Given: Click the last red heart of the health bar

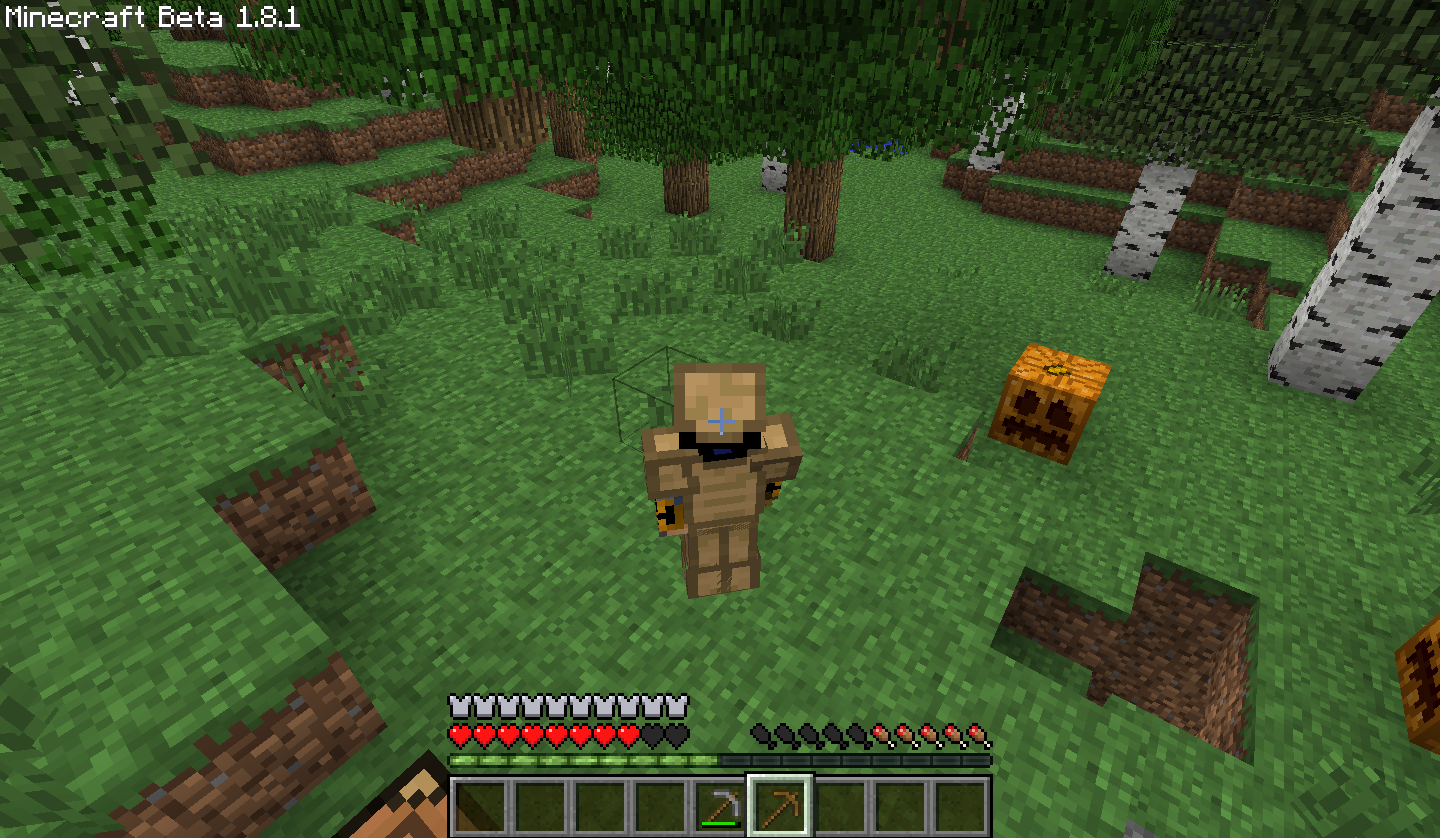Looking at the screenshot, I should 627,733.
